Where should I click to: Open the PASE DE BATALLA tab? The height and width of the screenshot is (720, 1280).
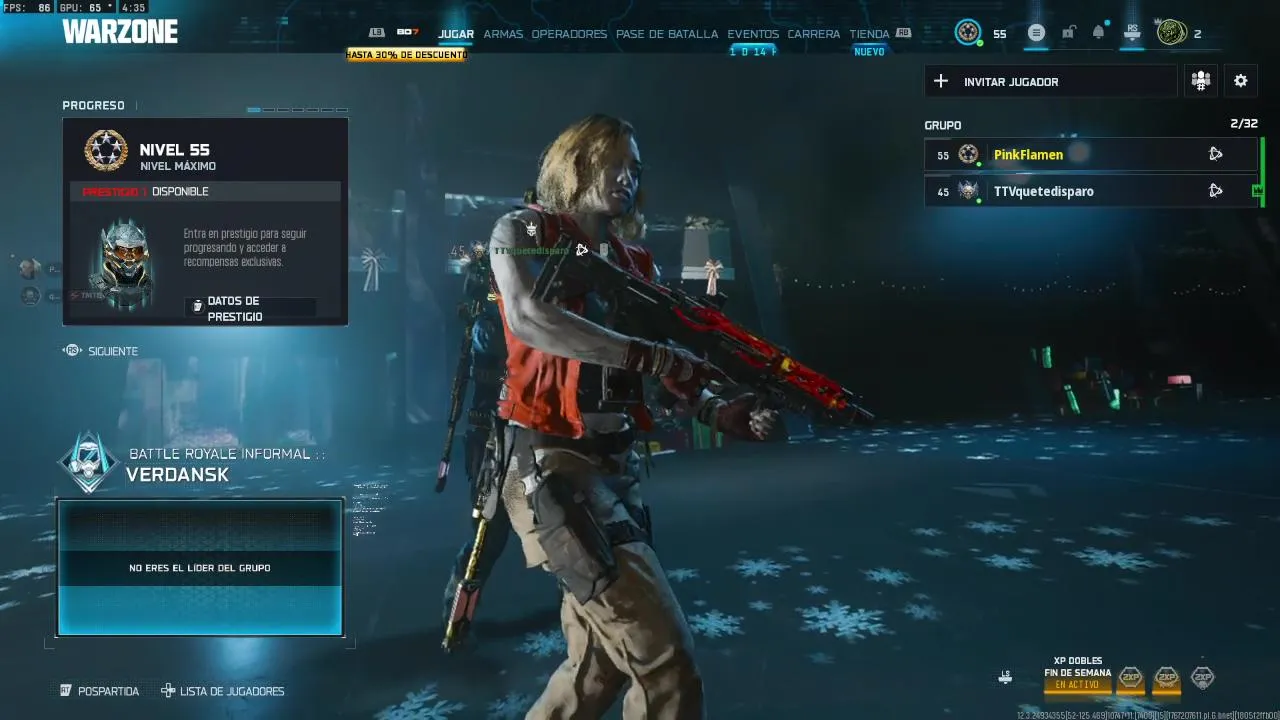tap(667, 34)
